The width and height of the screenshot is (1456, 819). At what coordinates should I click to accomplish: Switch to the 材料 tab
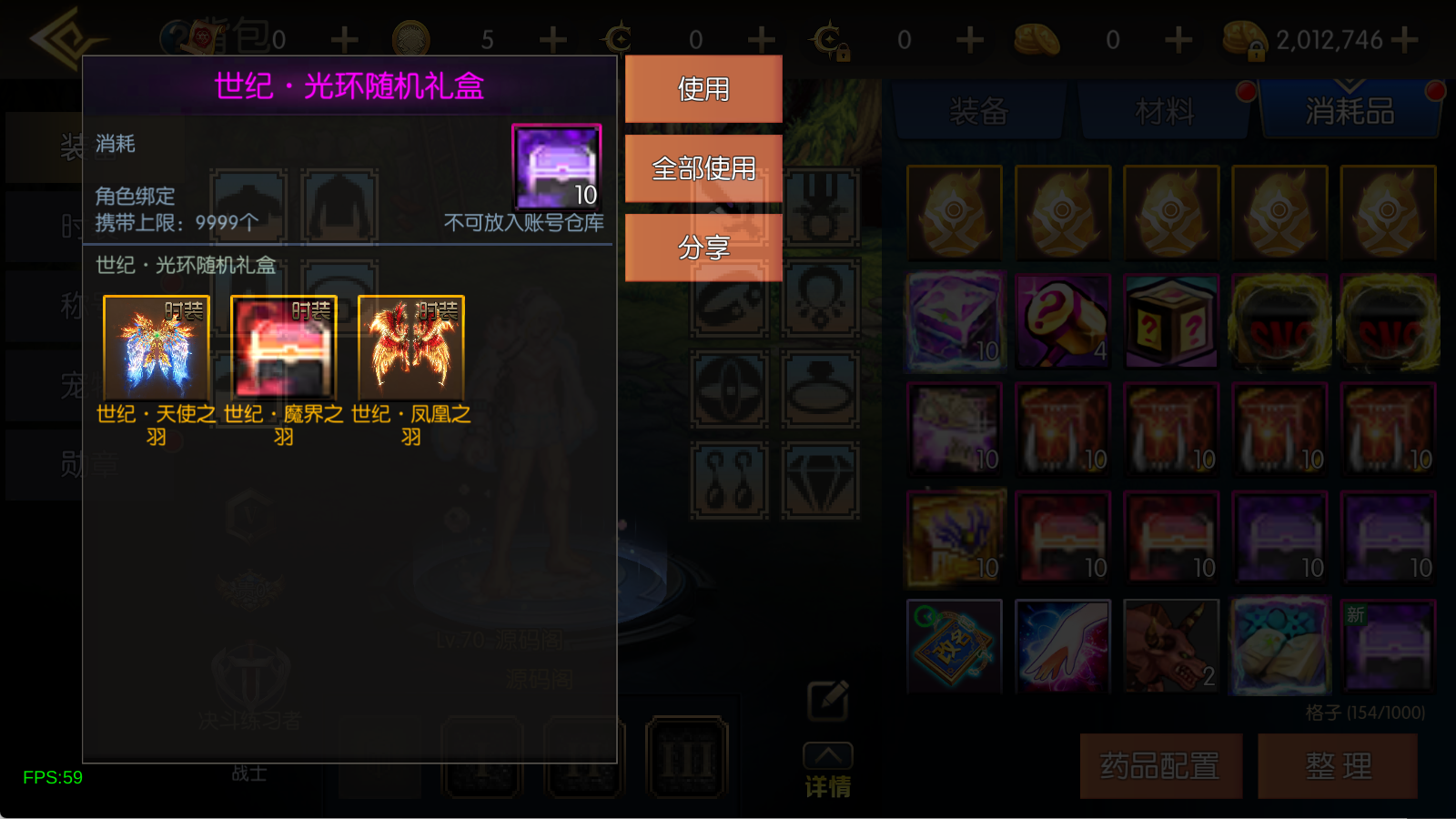(x=1163, y=109)
